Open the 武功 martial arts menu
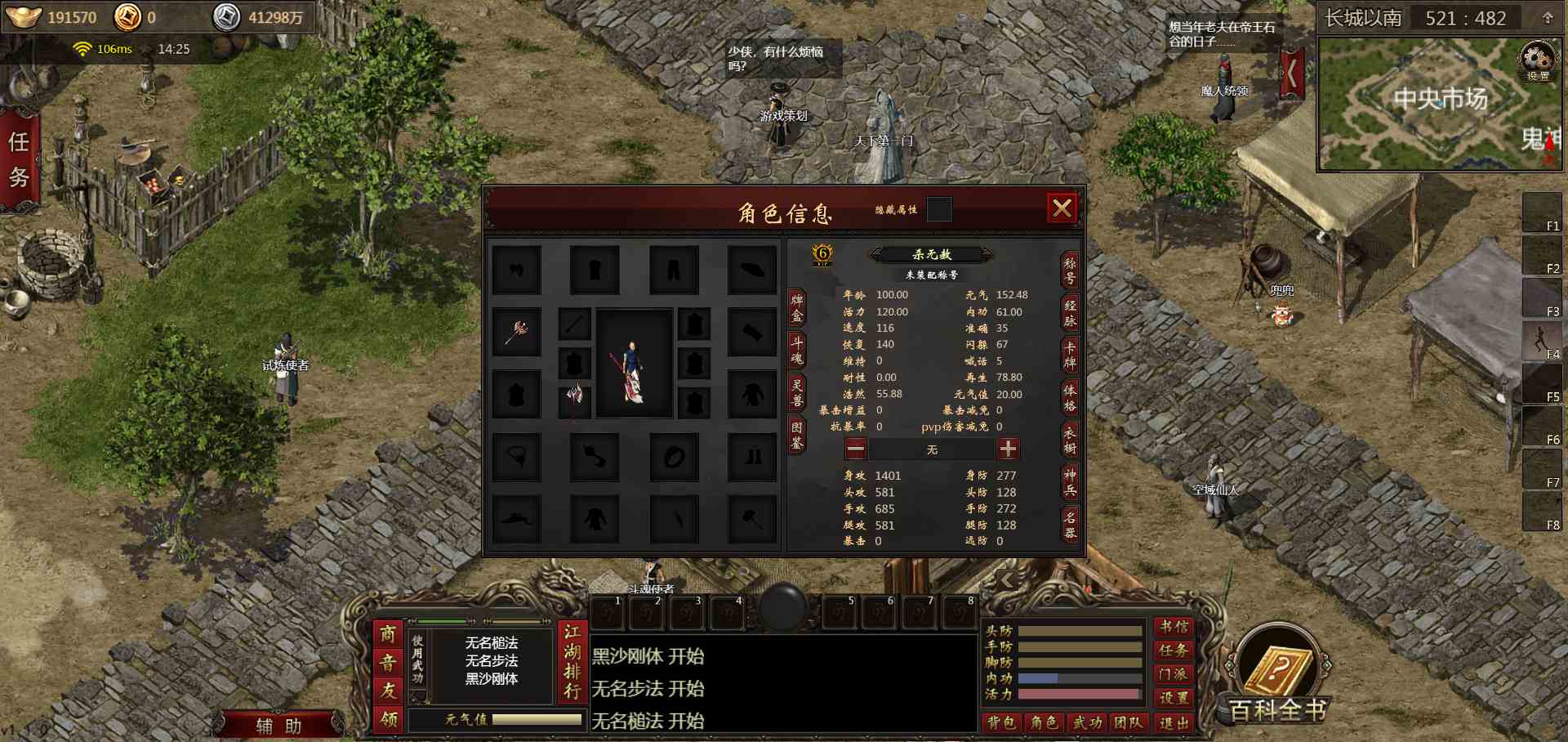The height and width of the screenshot is (742, 1568). [x=1088, y=722]
